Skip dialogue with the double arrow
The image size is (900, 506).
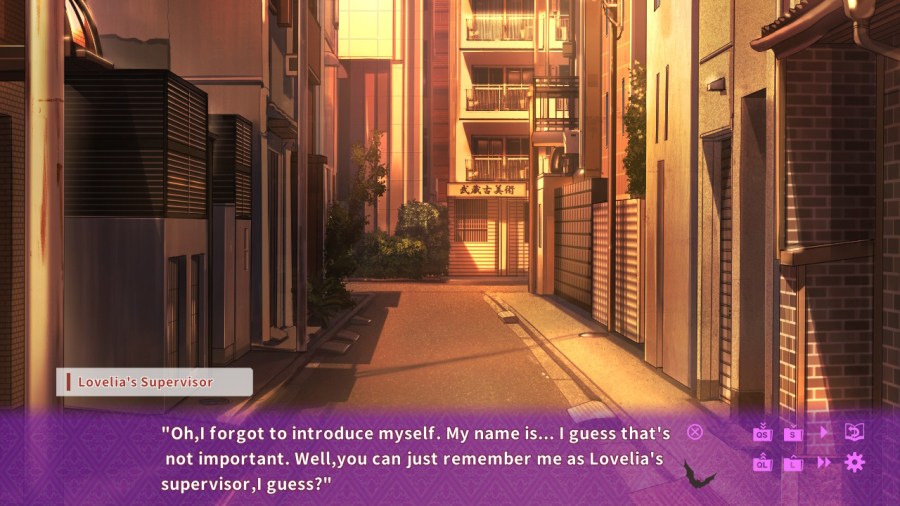point(824,462)
